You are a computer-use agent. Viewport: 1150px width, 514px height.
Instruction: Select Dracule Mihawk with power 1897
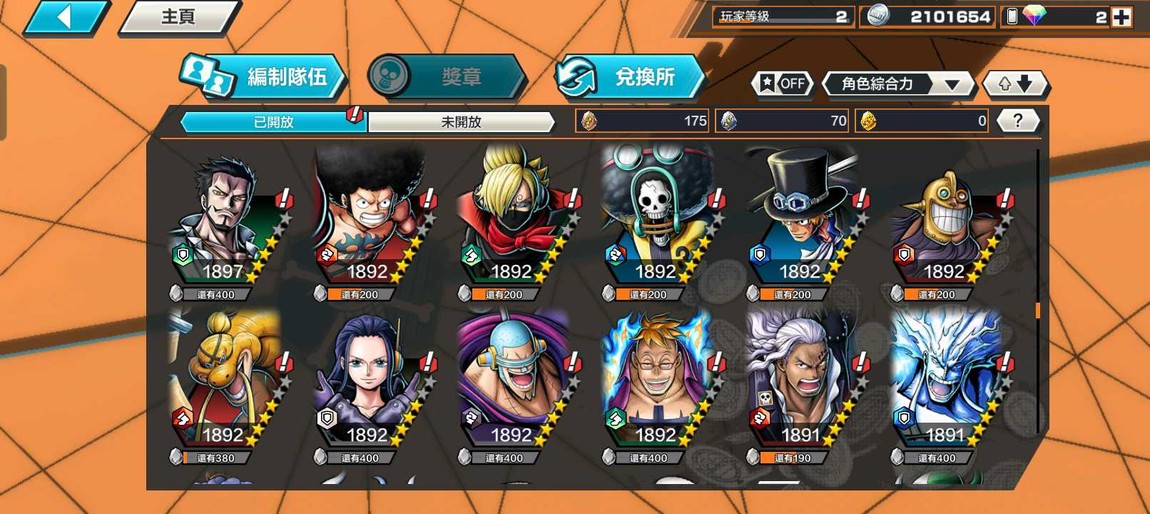222,225
